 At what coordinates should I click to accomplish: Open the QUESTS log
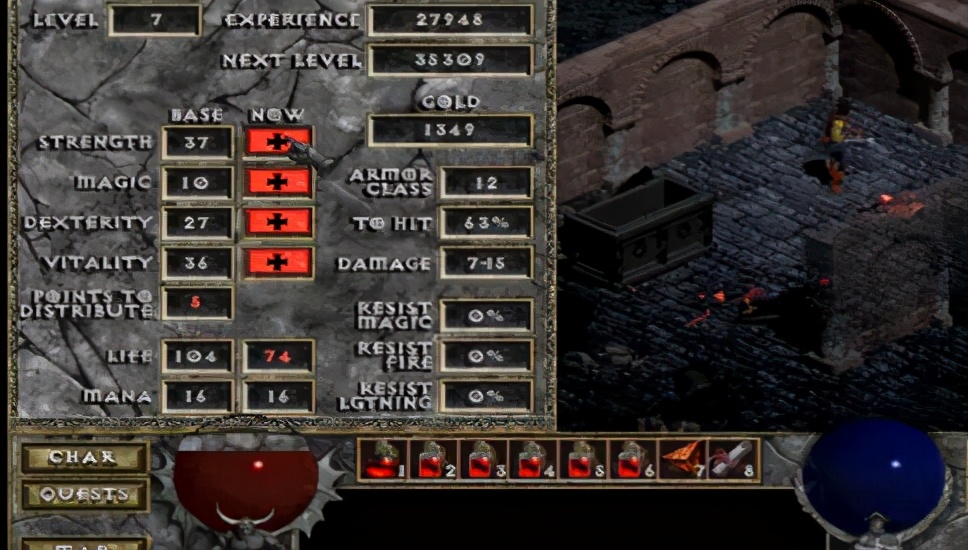point(84,494)
